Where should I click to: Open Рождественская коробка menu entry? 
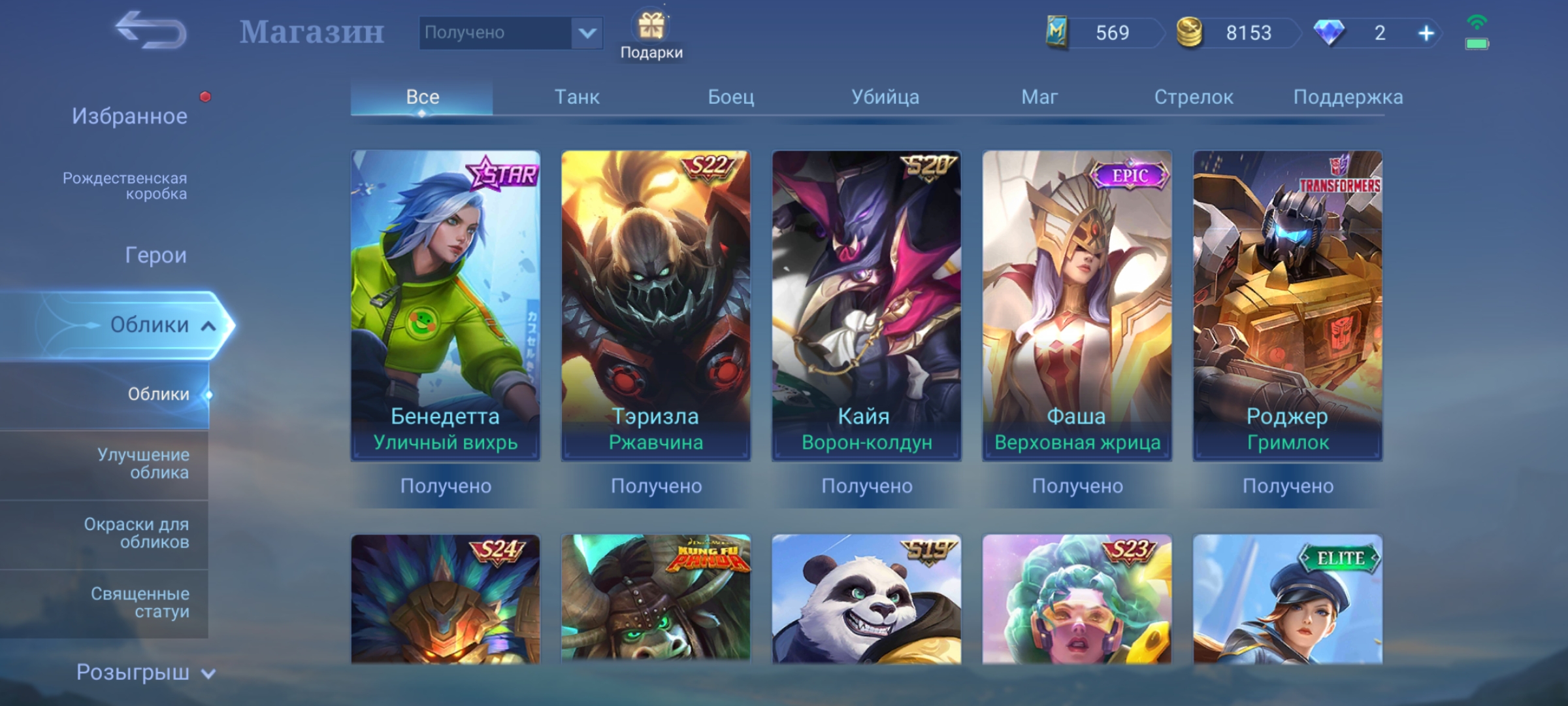tap(125, 186)
